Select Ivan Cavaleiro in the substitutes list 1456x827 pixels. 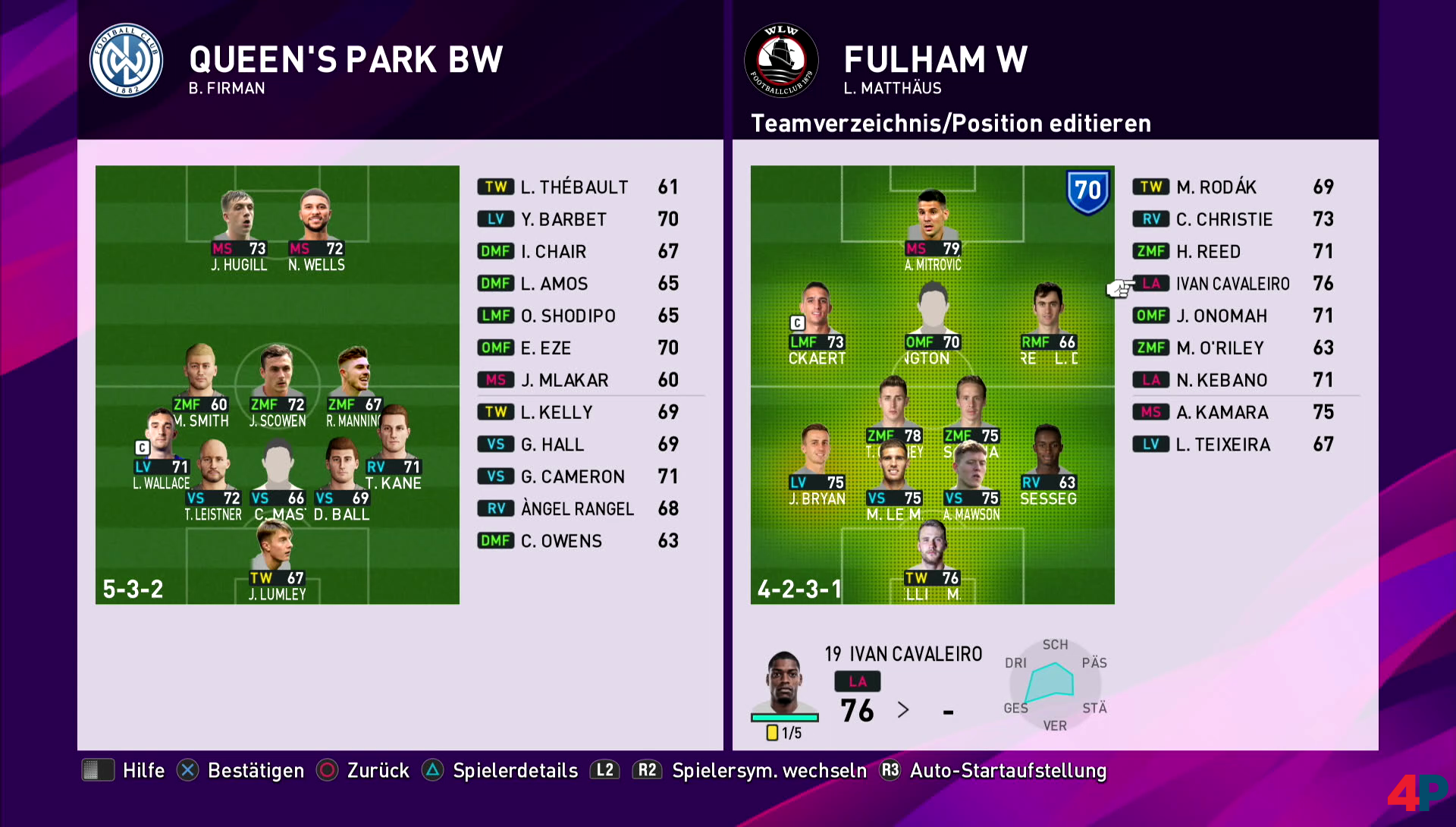[1232, 284]
